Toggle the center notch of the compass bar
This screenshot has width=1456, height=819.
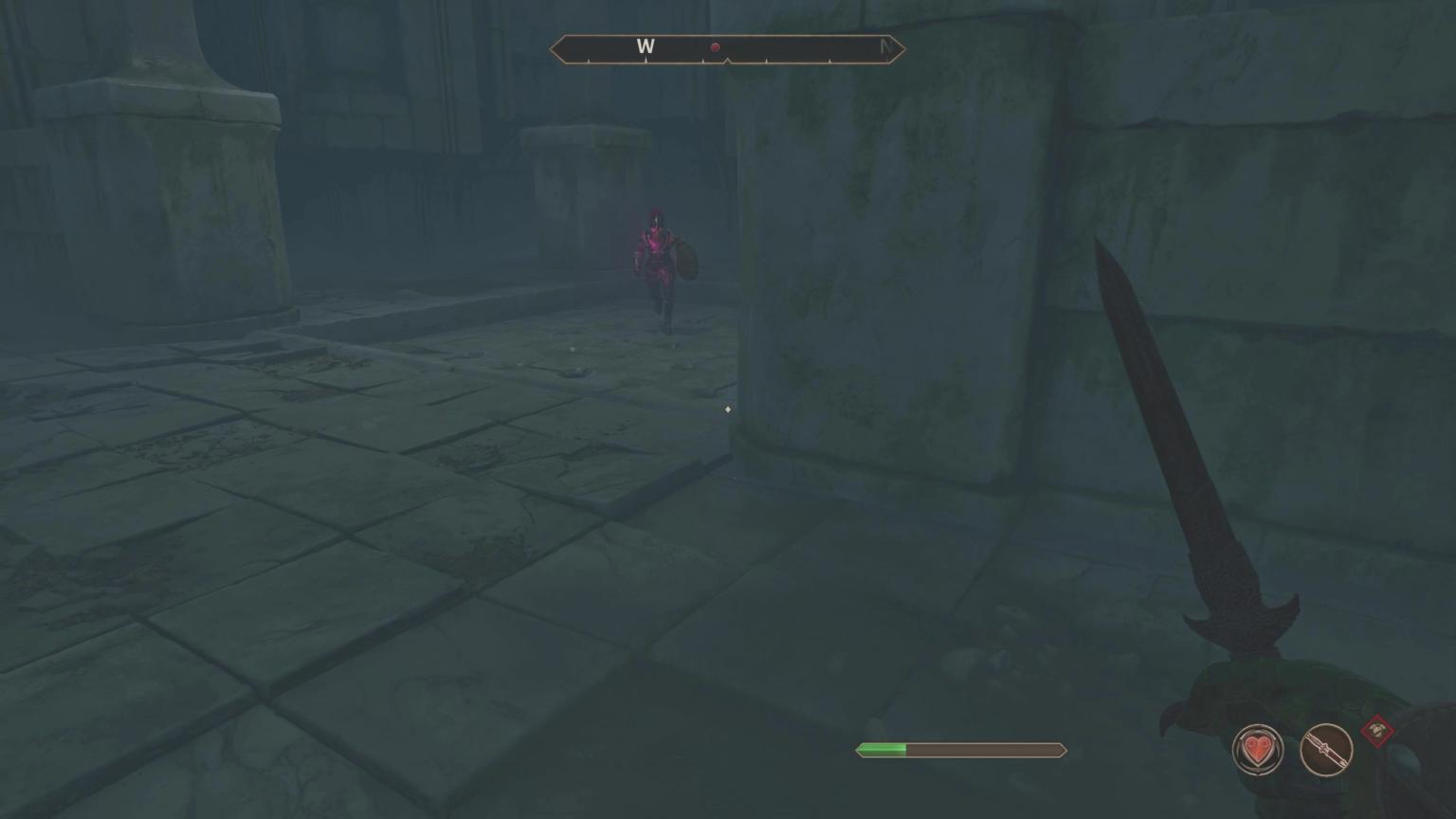[727, 59]
